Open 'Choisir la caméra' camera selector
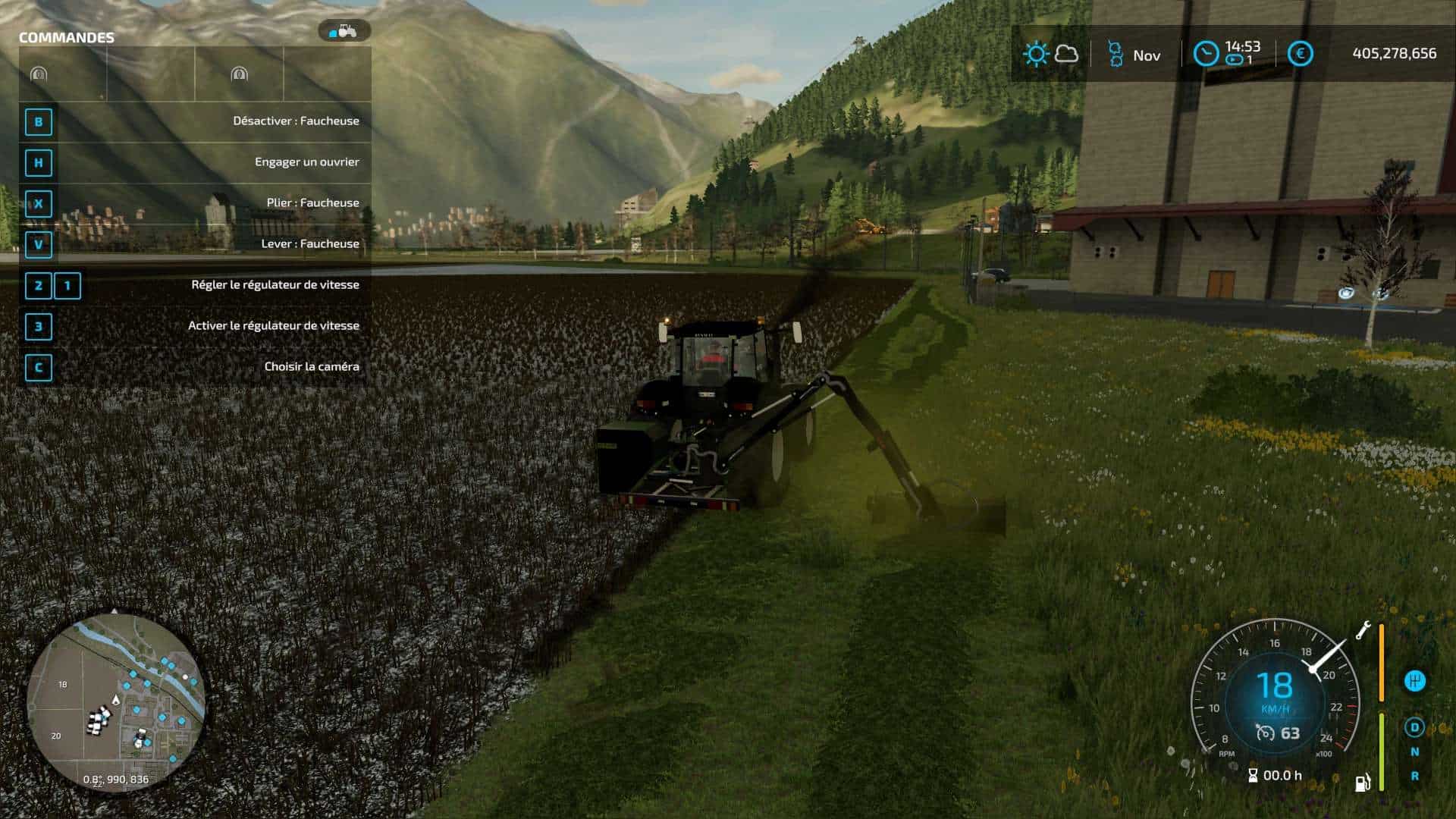 click(x=312, y=365)
